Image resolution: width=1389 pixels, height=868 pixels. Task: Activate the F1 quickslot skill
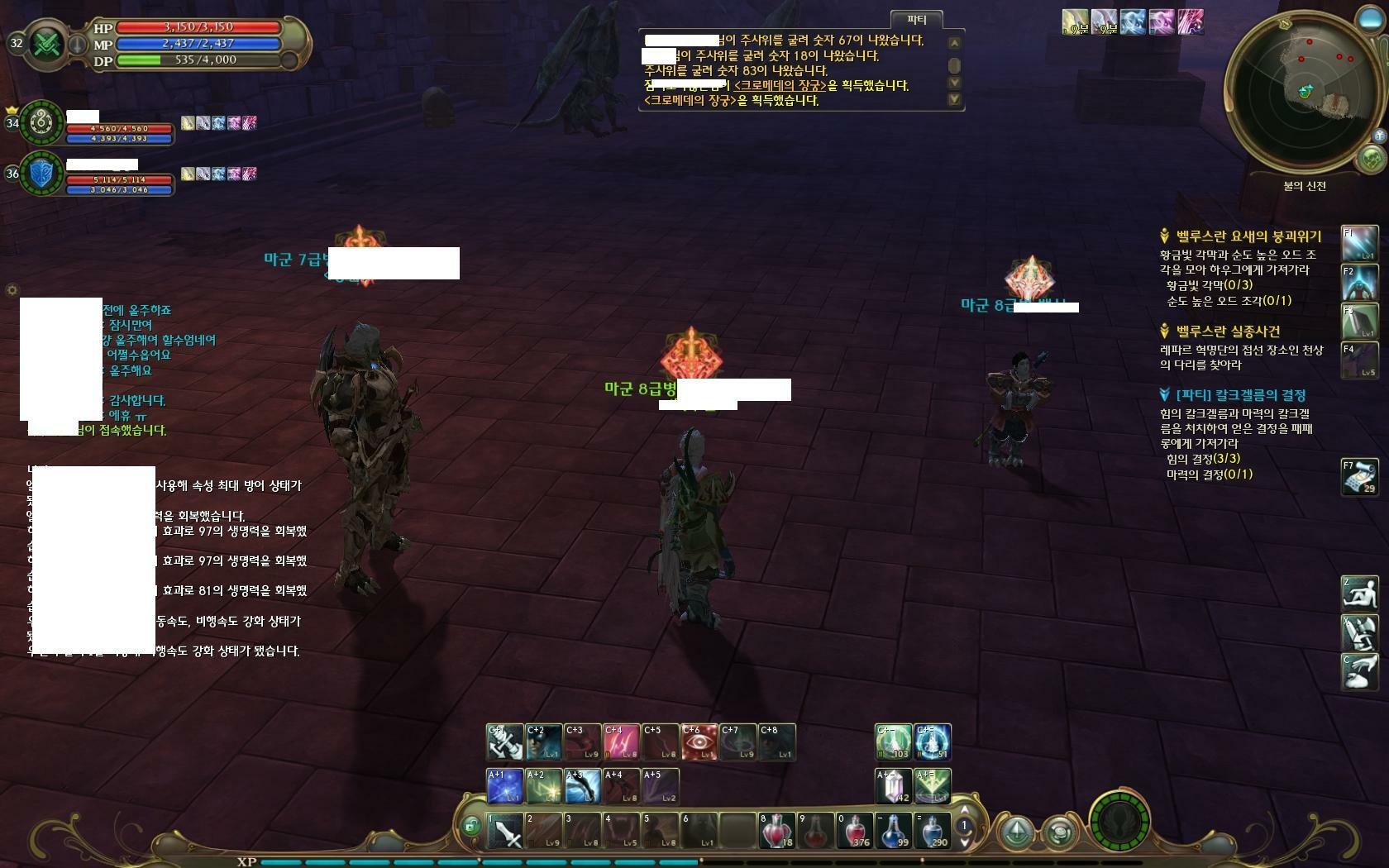[x=1359, y=245]
